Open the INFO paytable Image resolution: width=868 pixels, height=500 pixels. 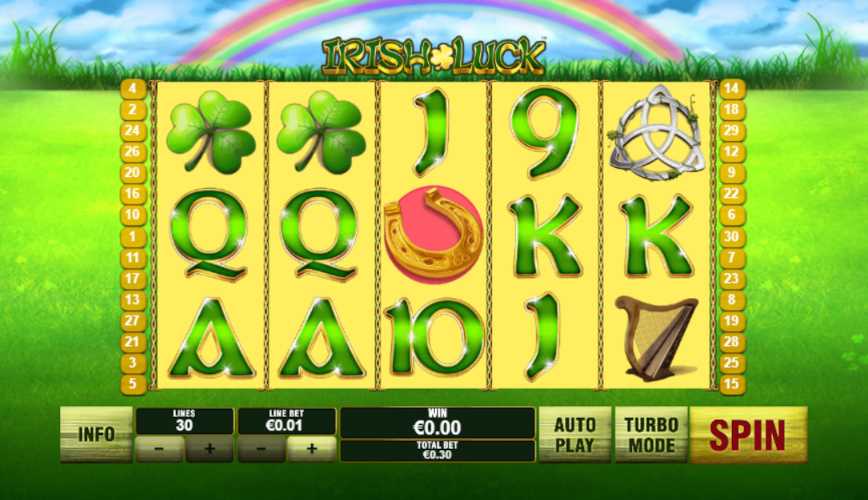[96, 433]
